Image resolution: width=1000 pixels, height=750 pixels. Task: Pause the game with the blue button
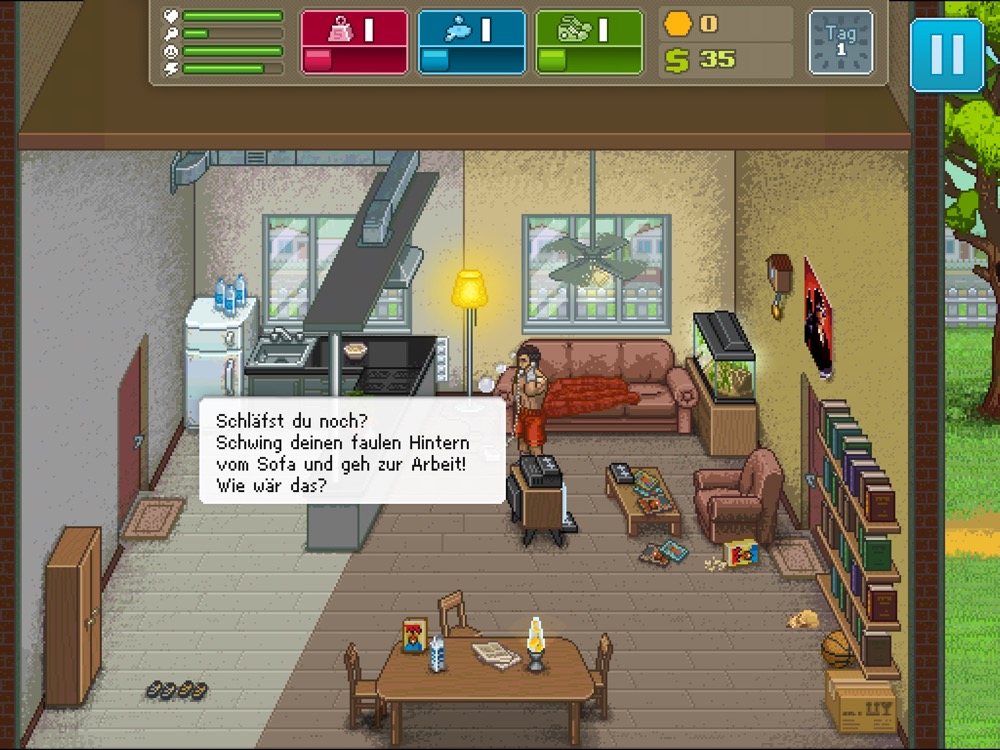[x=946, y=54]
